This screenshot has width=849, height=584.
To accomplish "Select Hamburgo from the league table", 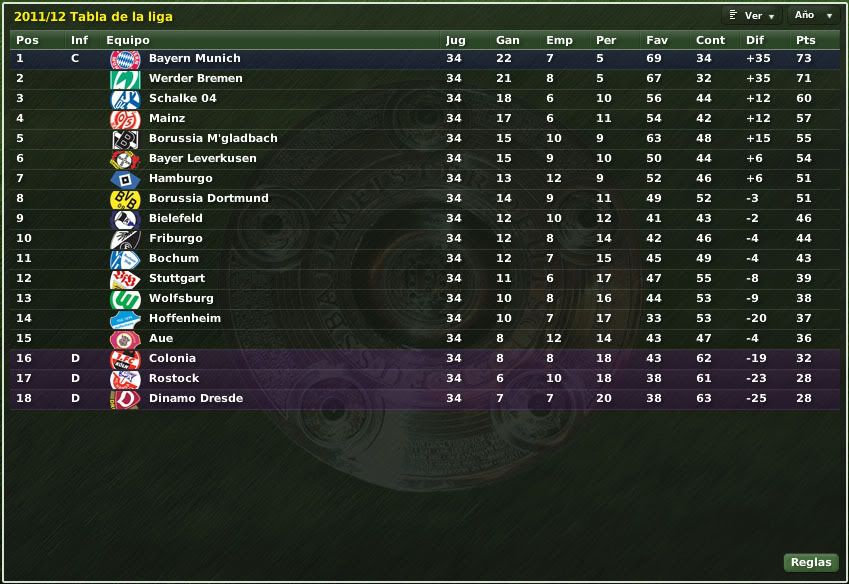I will (x=180, y=179).
